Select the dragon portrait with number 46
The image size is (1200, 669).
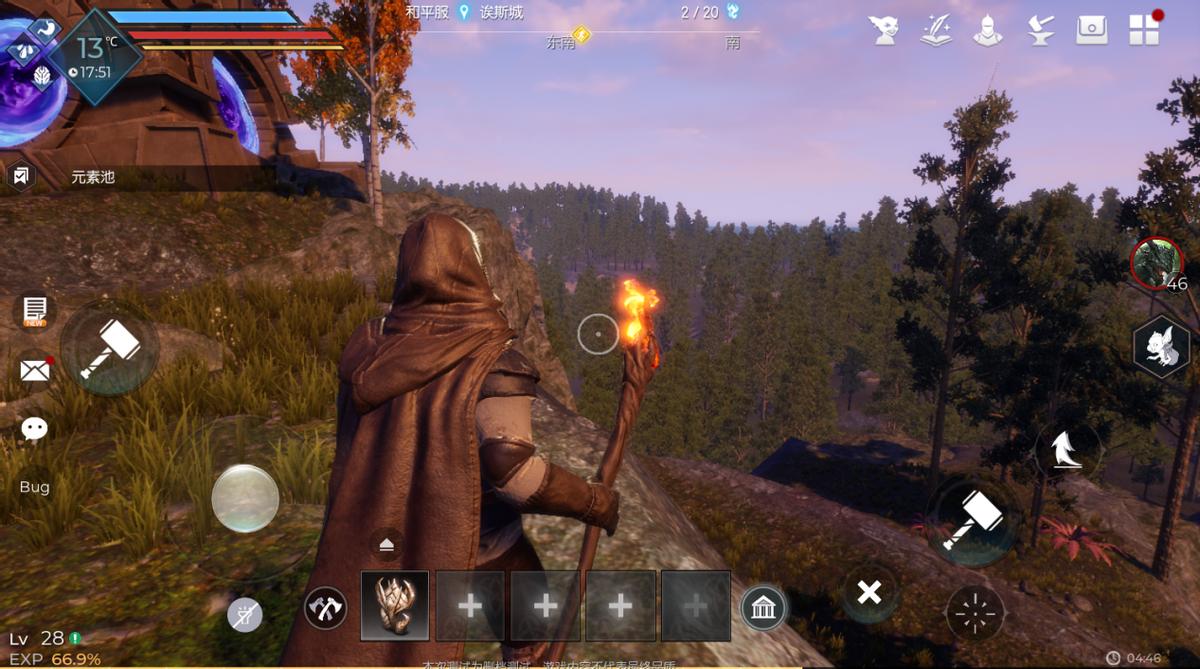point(1156,263)
